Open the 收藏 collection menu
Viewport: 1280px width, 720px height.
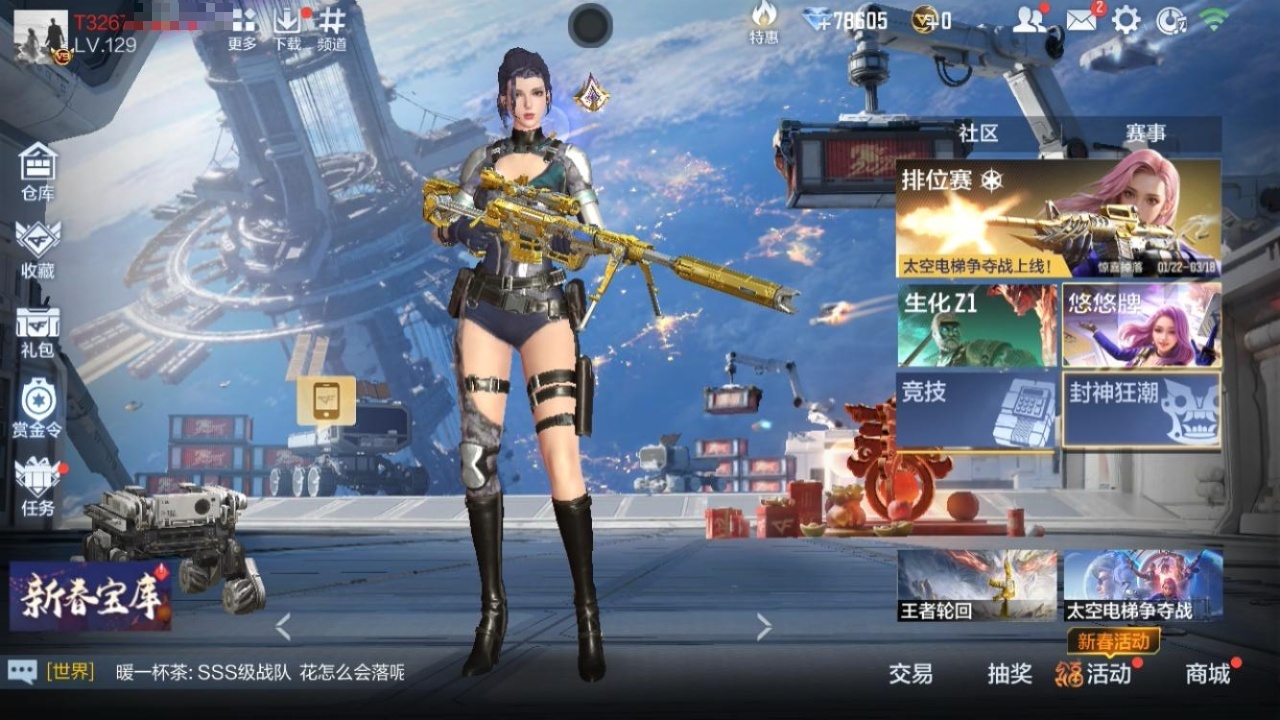(38, 250)
